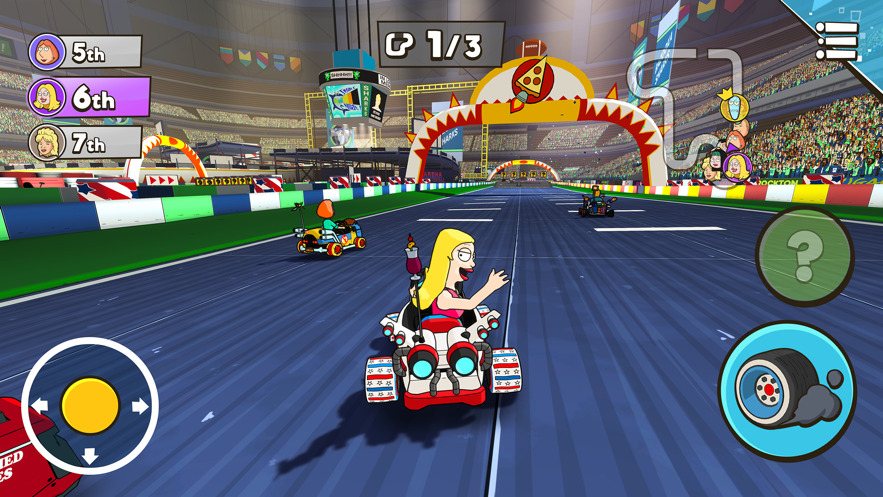Select the highlighted 6th place entry
The height and width of the screenshot is (497, 883).
[88, 98]
